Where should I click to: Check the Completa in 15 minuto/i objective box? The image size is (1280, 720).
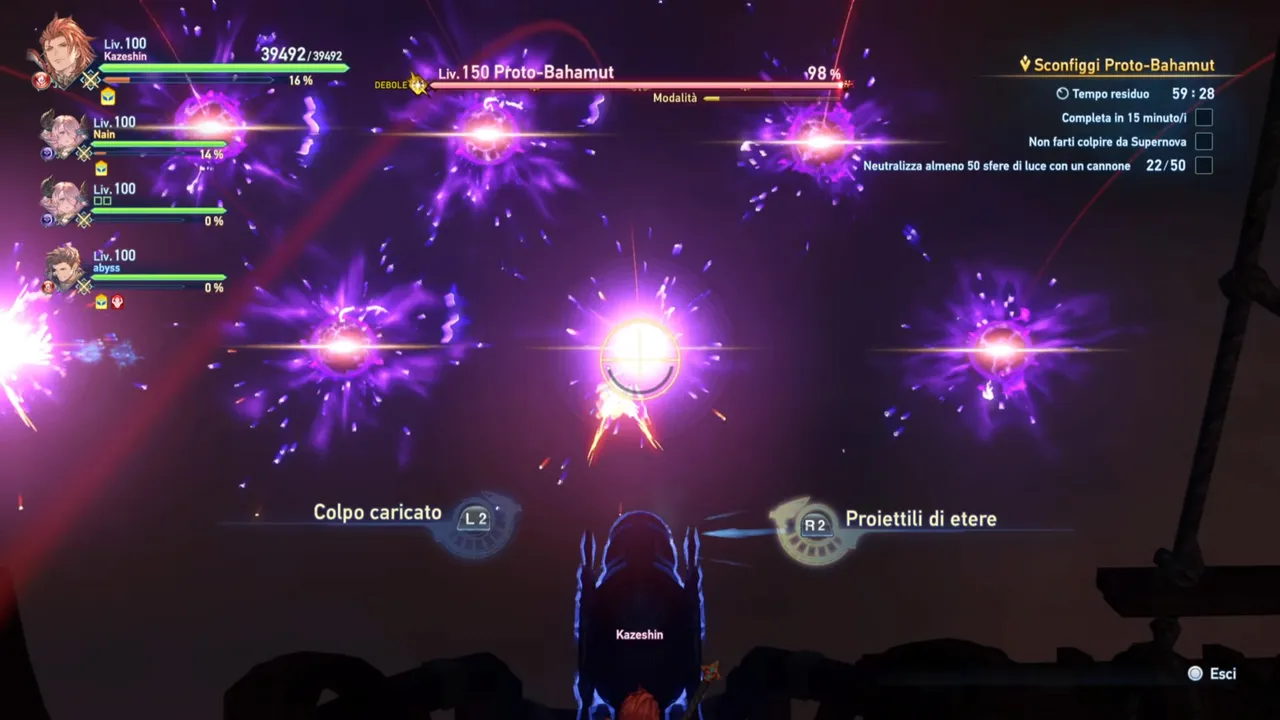pos(1203,117)
